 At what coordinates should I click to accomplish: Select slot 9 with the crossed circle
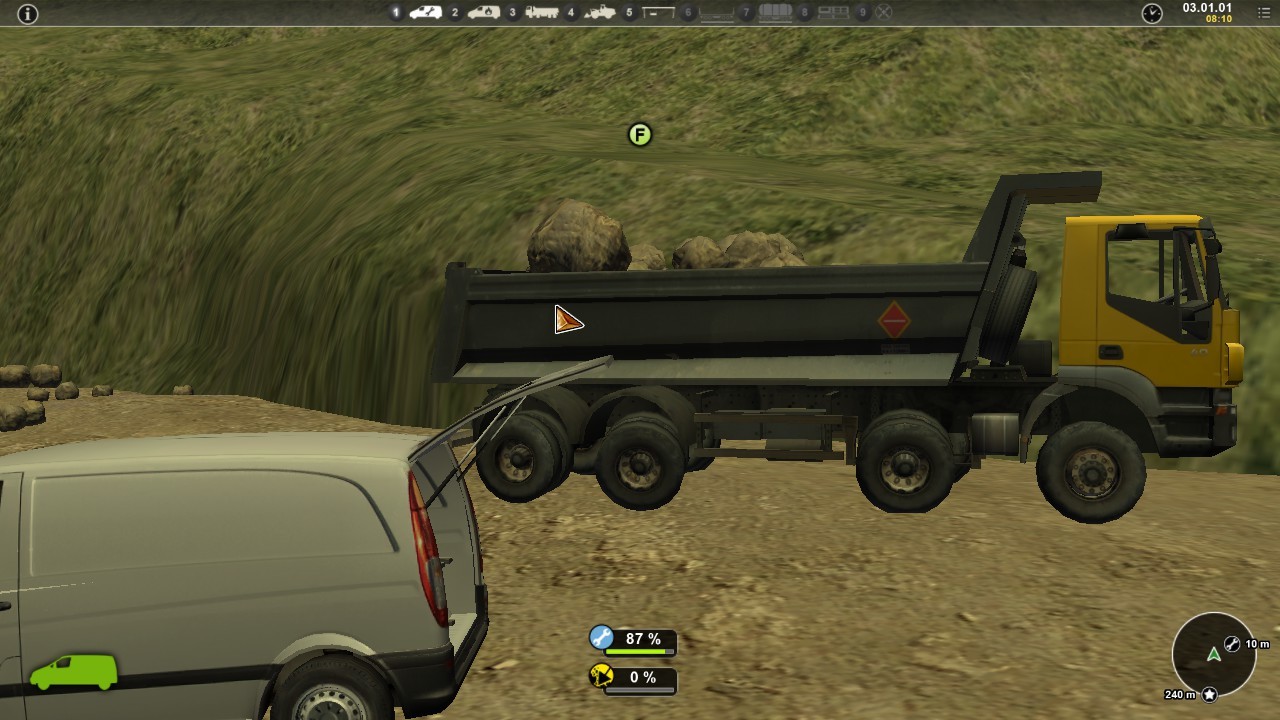[x=884, y=13]
